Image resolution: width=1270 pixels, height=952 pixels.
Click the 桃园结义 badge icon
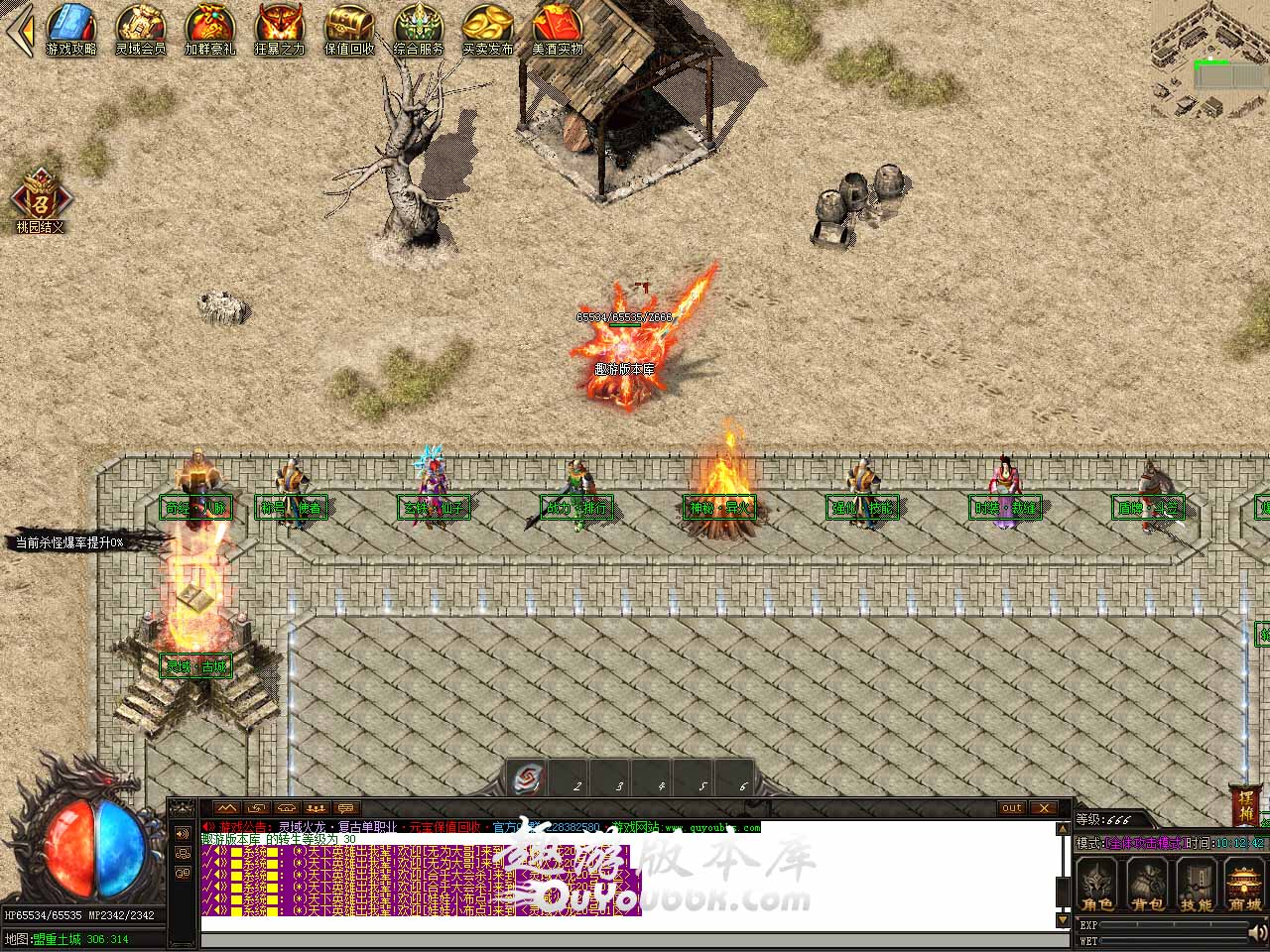[x=40, y=196]
